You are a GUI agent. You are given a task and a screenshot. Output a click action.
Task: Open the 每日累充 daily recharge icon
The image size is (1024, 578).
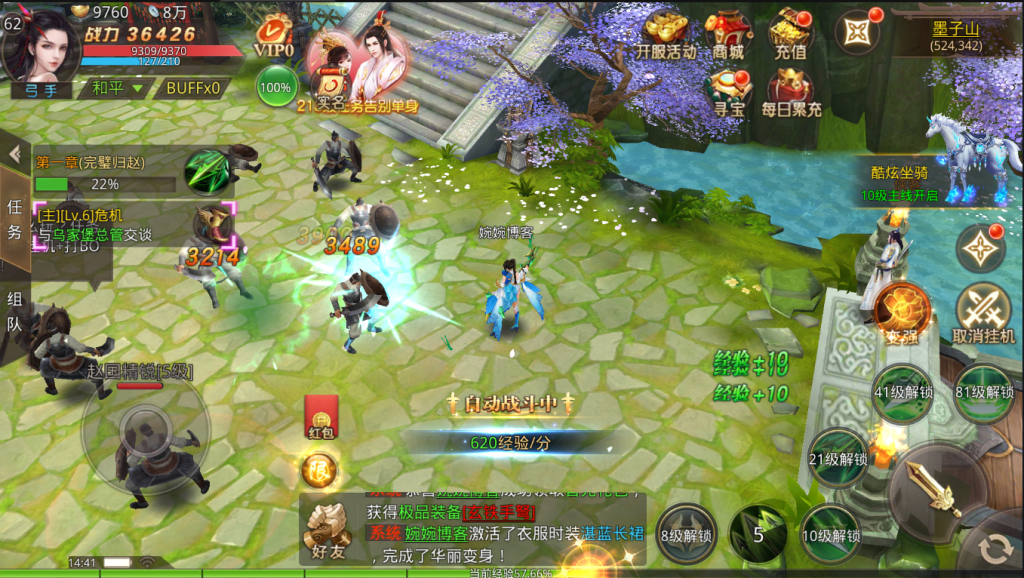coord(790,92)
